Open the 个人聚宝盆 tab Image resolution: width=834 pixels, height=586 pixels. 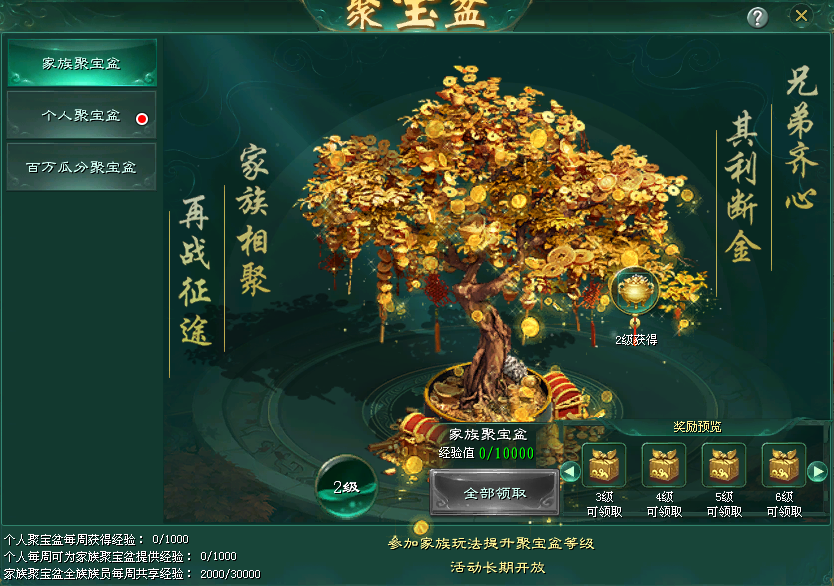(81, 116)
